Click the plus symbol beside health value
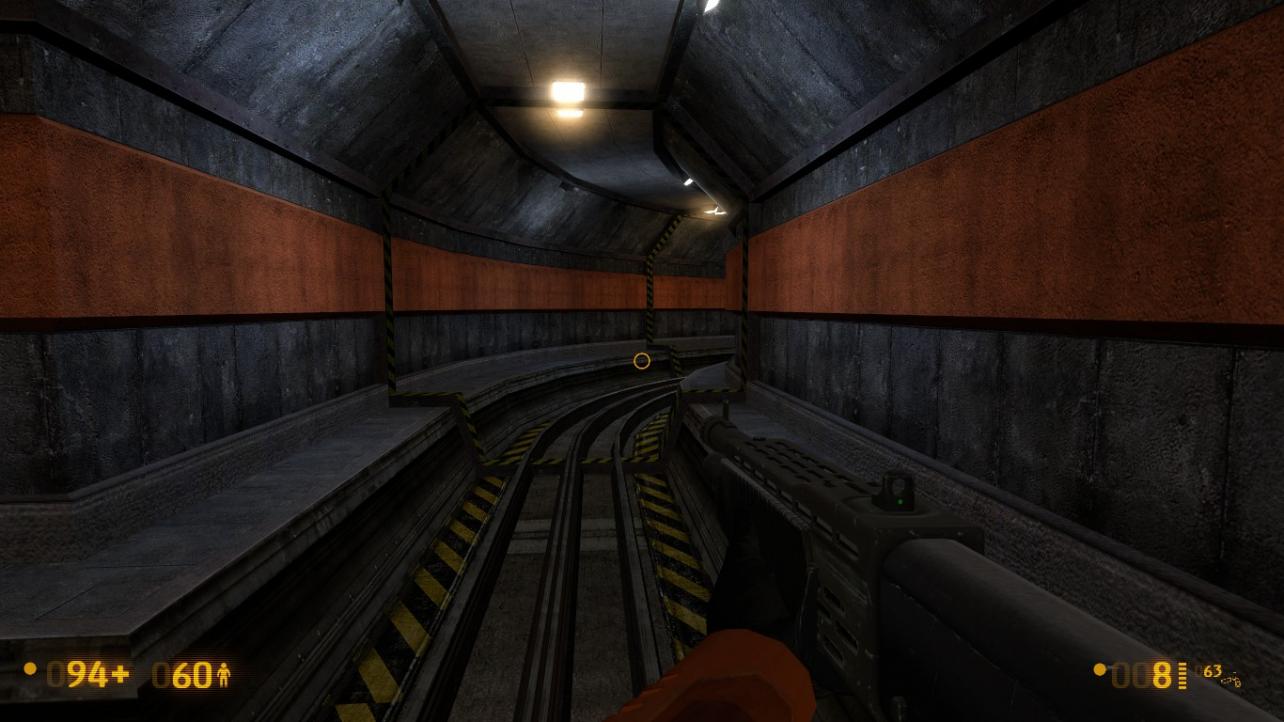Screen dimensions: 1284x722 coord(121,674)
